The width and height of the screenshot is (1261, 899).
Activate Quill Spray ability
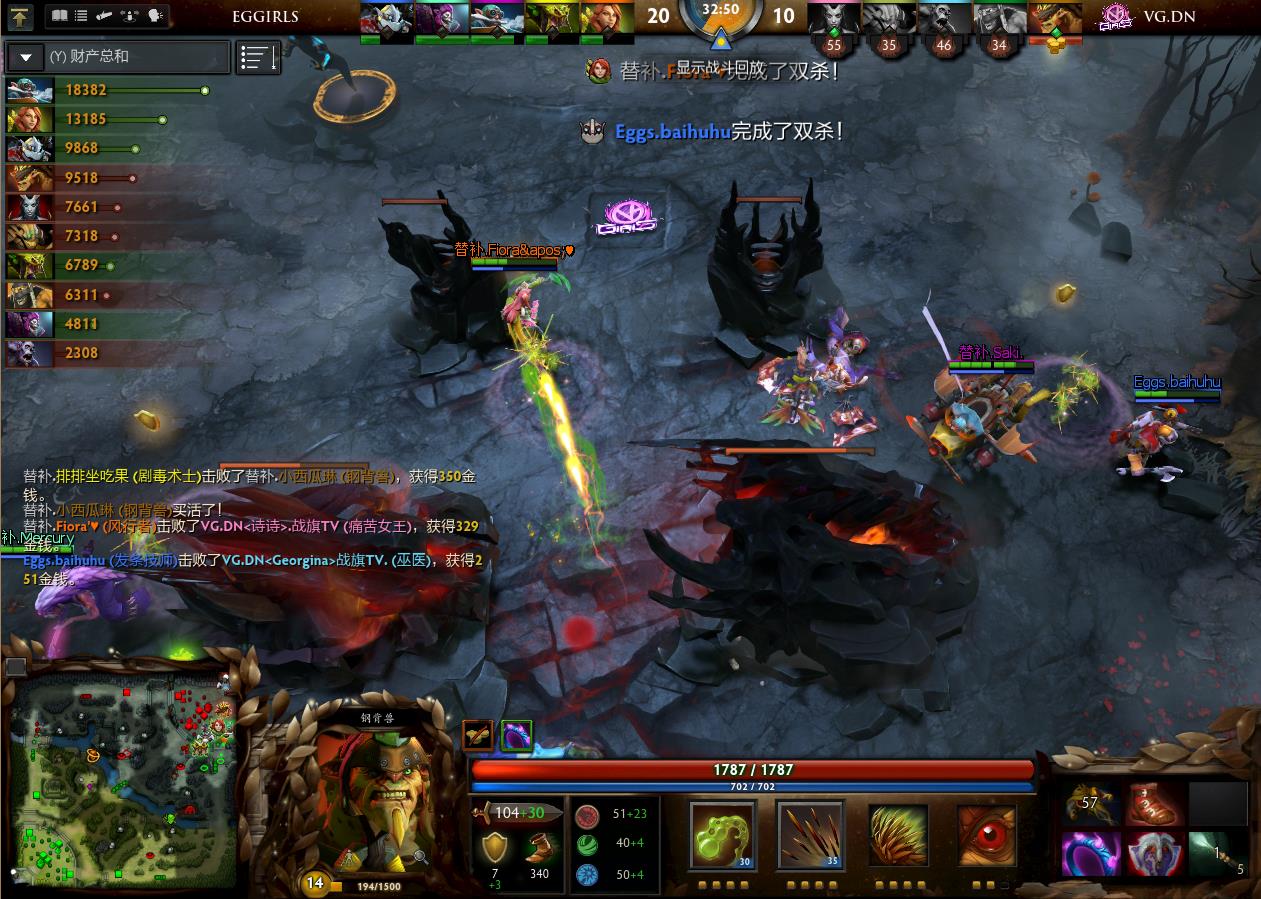[x=810, y=836]
